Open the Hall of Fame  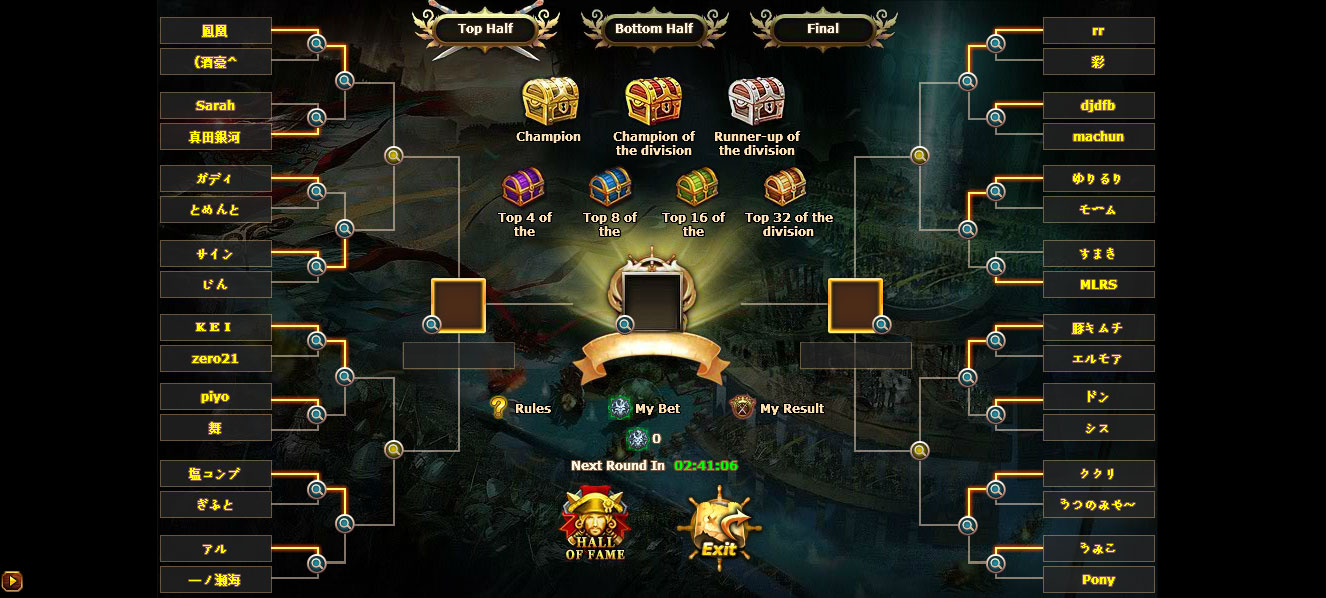click(595, 523)
